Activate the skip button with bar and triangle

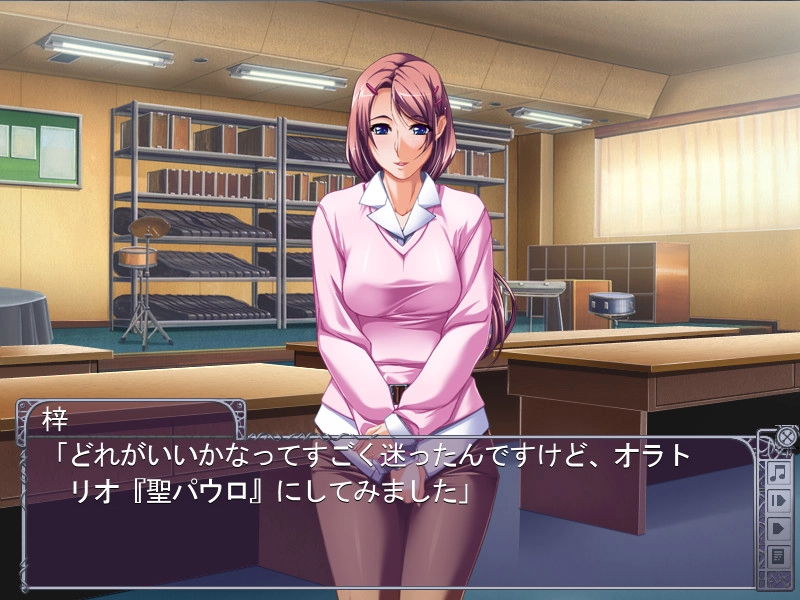(778, 500)
